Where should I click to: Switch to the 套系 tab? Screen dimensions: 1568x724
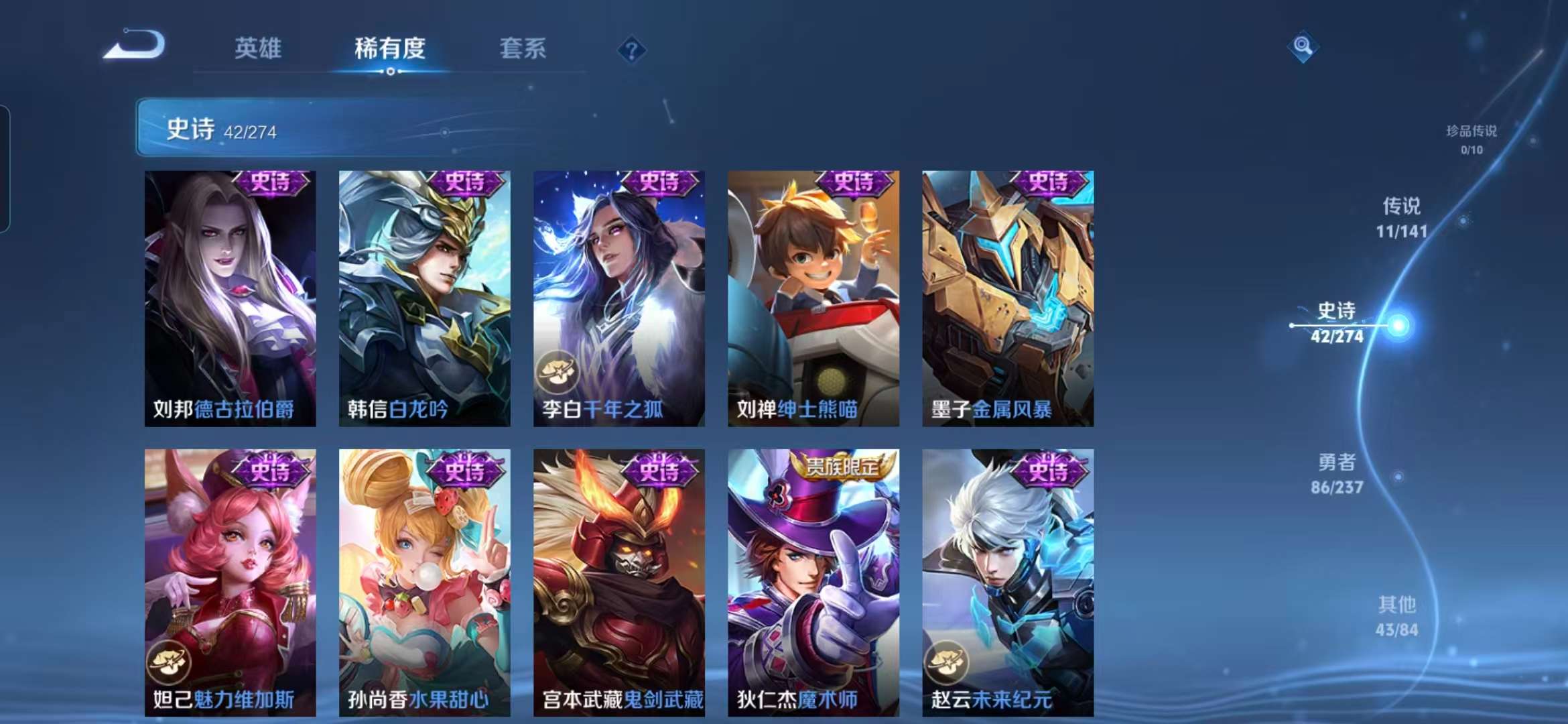[522, 50]
